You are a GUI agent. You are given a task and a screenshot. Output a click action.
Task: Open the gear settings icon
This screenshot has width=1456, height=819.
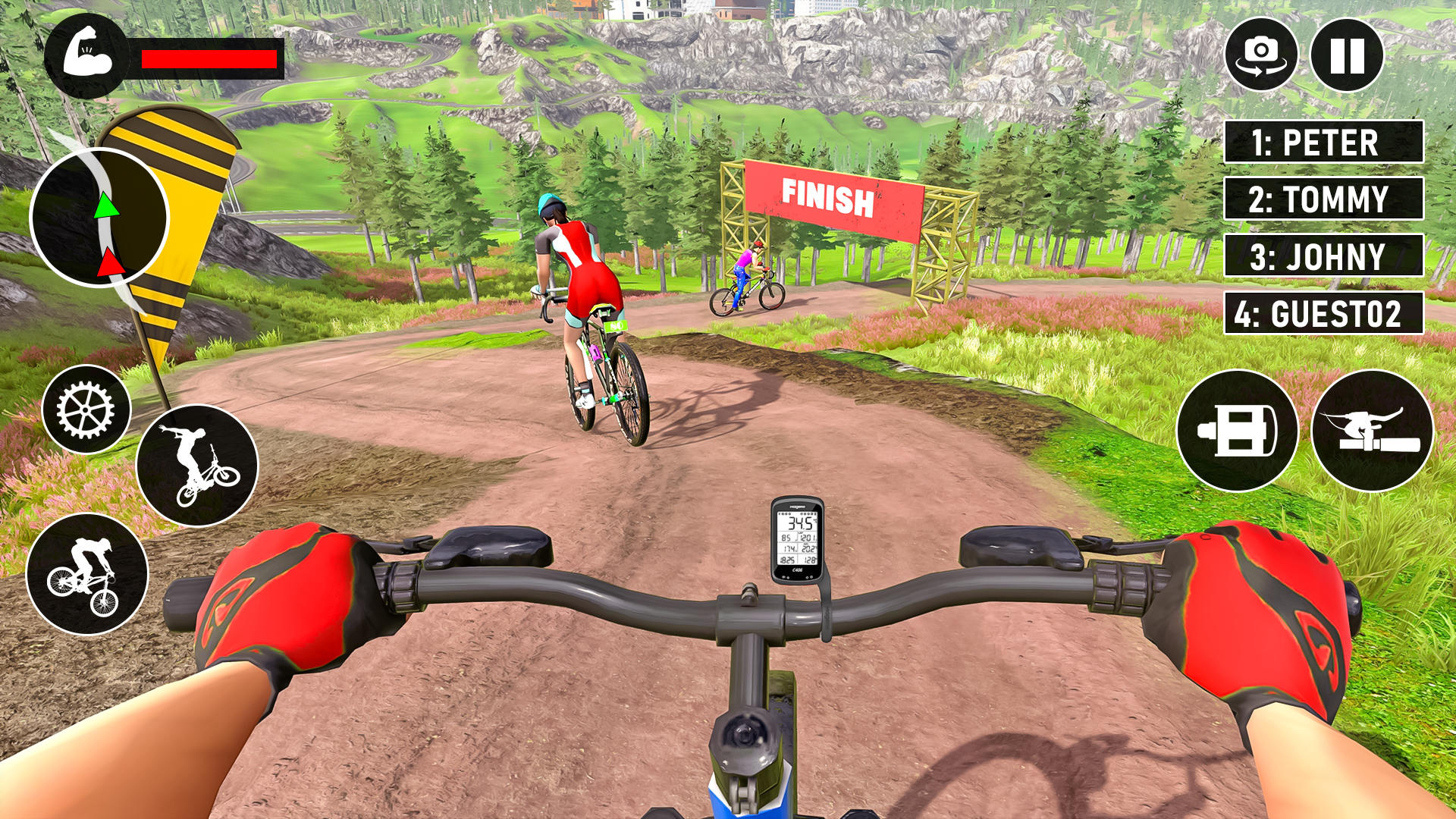pos(83,409)
